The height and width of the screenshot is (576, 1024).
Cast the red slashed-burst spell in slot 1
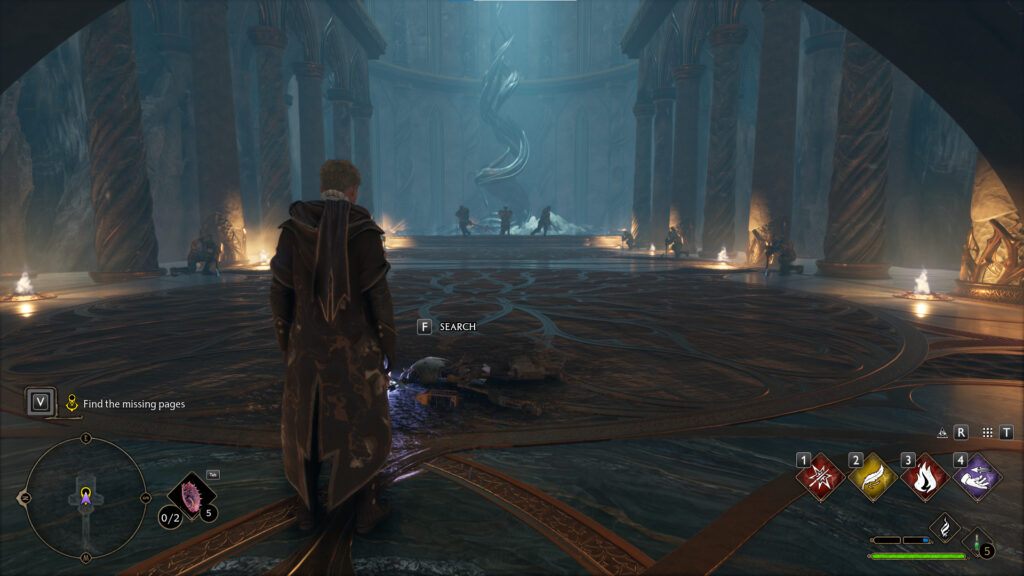(x=822, y=478)
